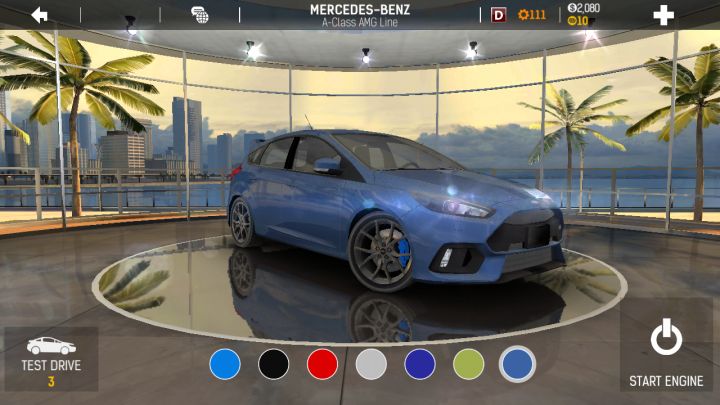
Task: Apply the red paint color
Action: (x=322, y=364)
